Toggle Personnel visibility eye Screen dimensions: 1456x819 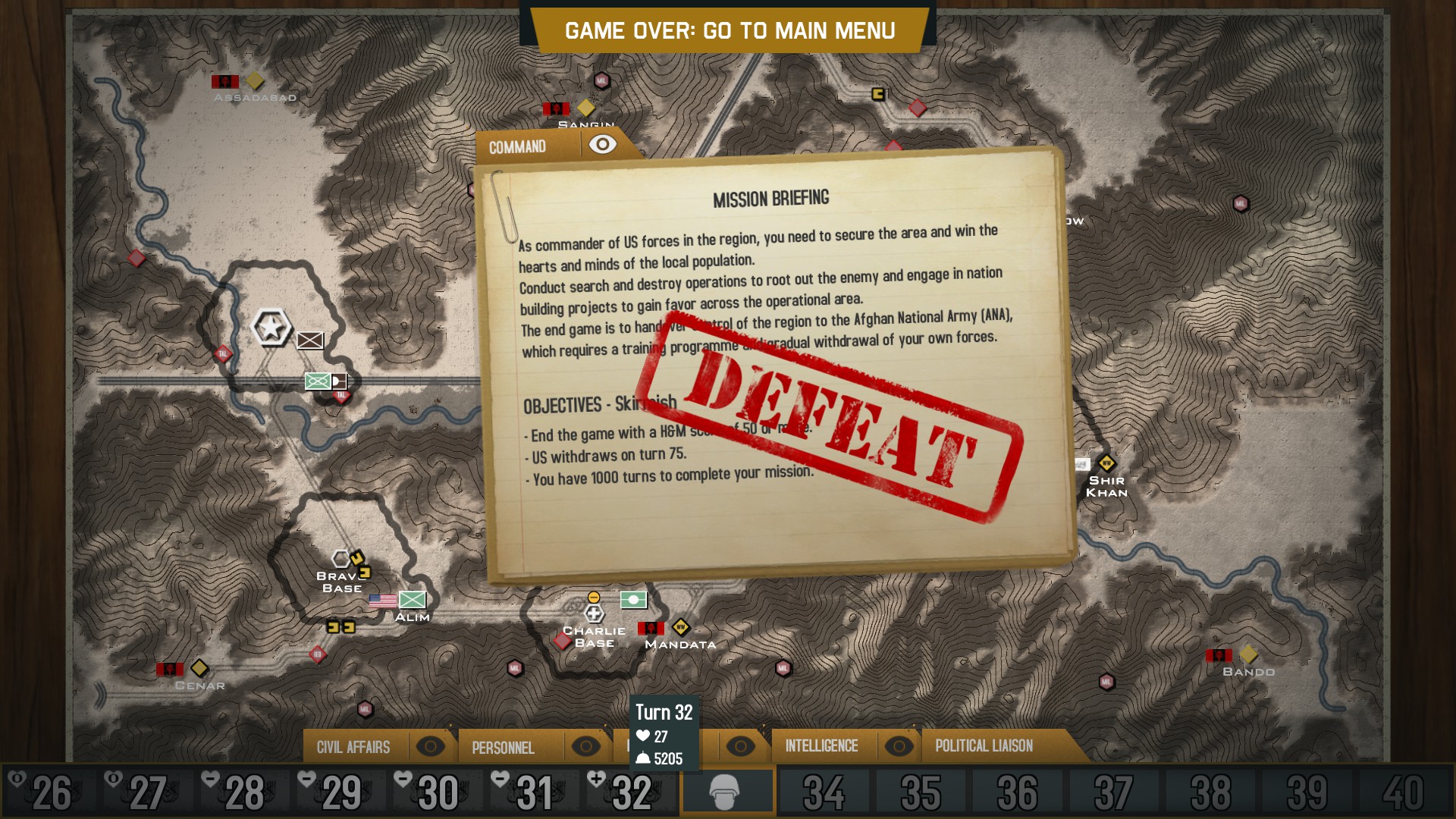click(585, 746)
